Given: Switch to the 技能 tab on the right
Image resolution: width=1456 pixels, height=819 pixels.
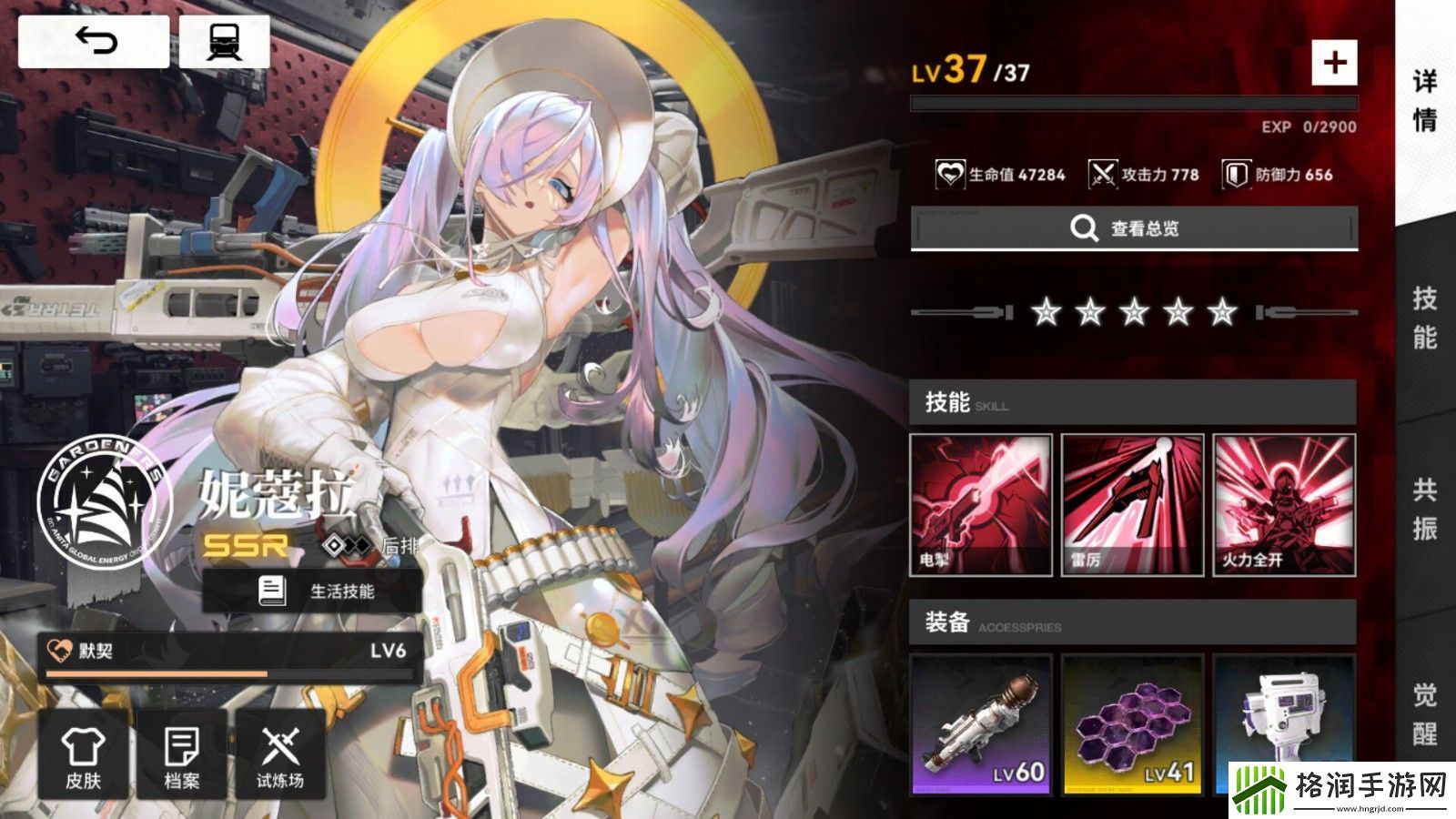Looking at the screenshot, I should pyautogui.click(x=1427, y=318).
